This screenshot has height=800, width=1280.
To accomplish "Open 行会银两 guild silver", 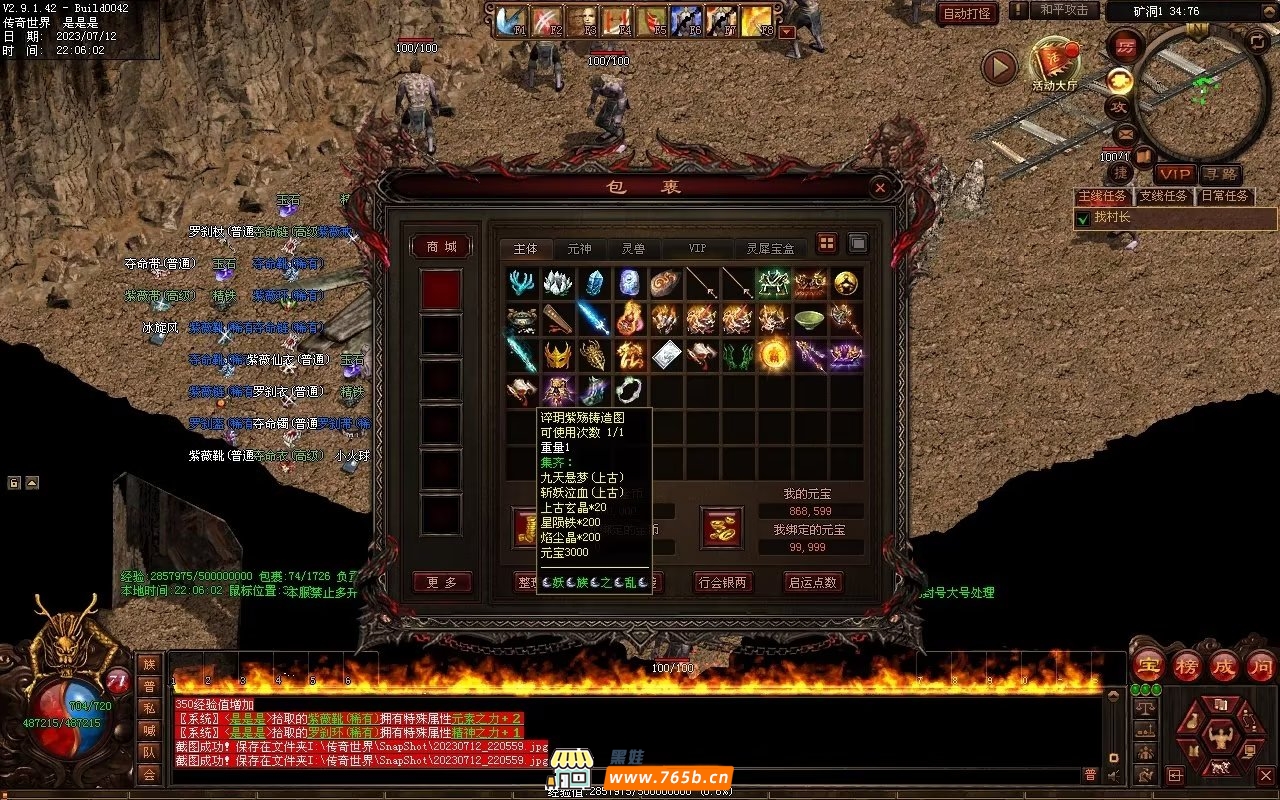I will 723,582.
